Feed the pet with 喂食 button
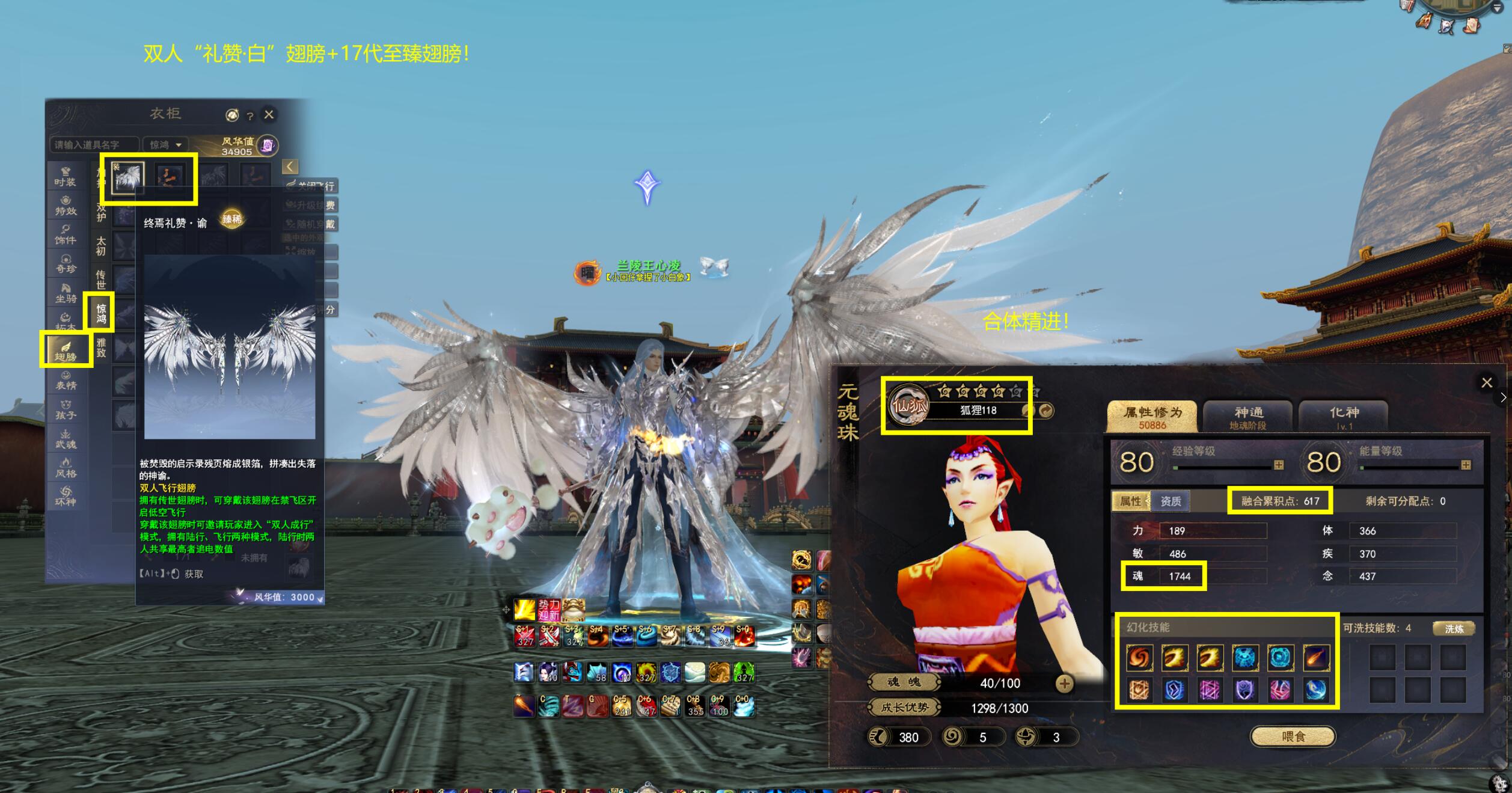 1293,736
